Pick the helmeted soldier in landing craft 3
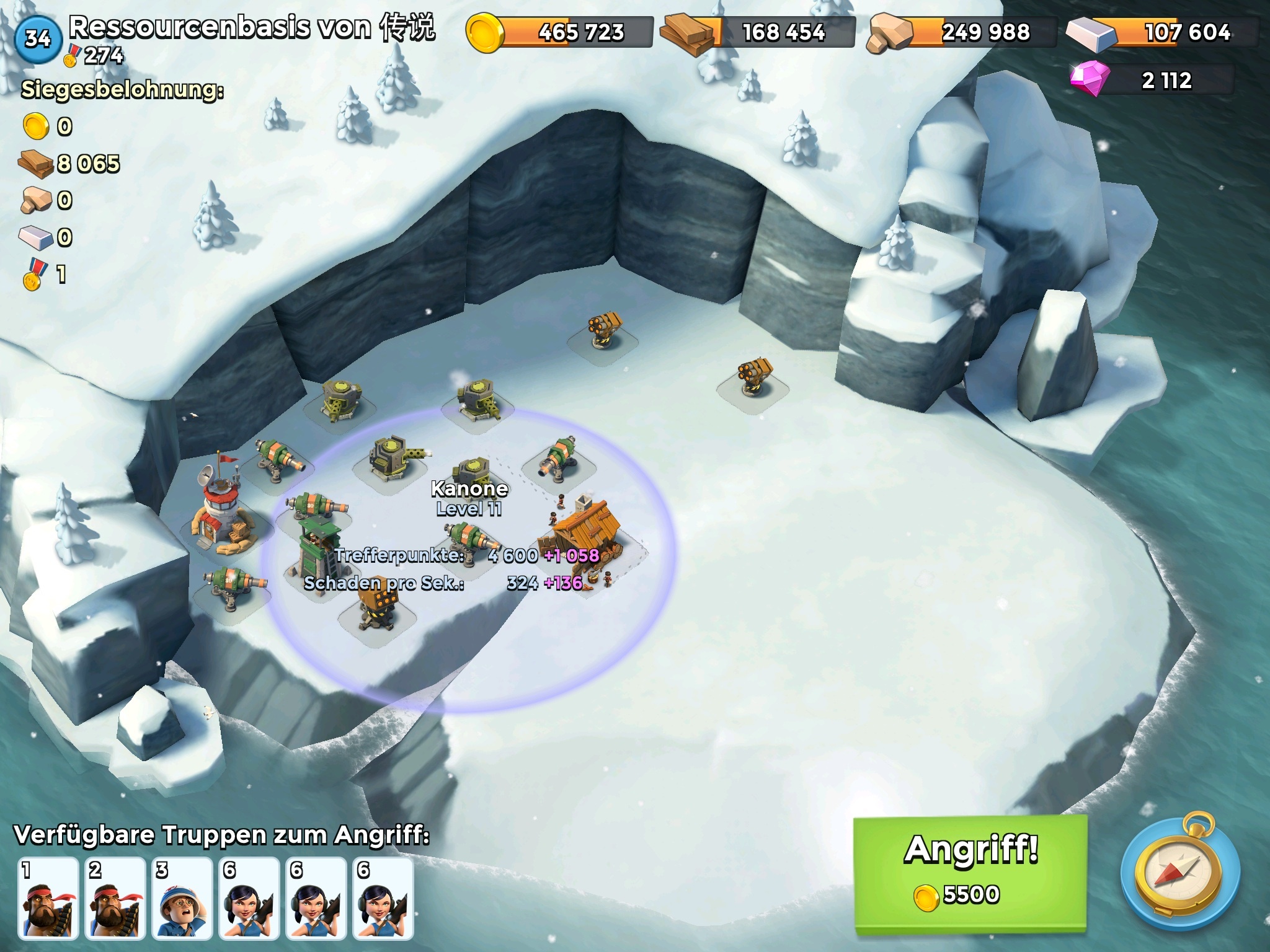The image size is (1270, 952). [182, 898]
